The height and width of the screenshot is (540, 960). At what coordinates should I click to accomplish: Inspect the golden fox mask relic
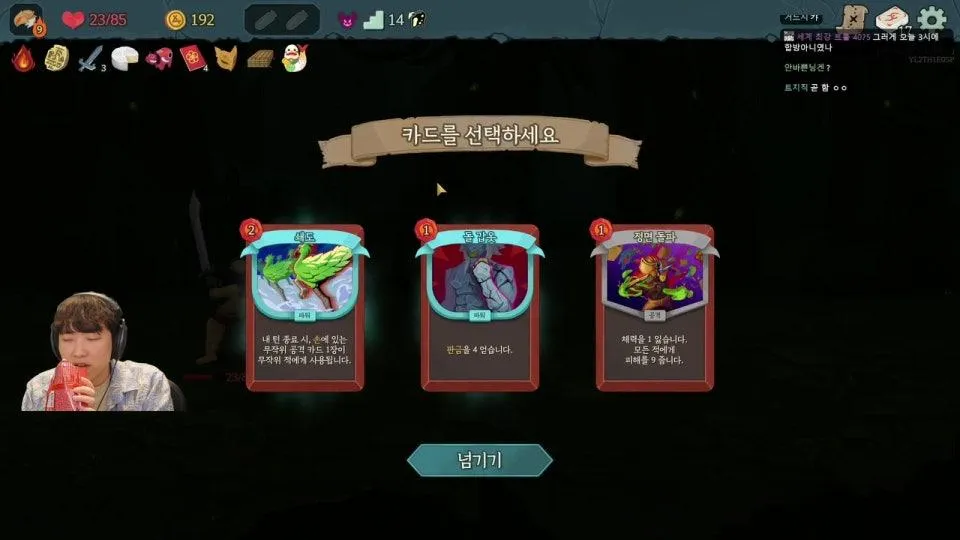point(226,59)
